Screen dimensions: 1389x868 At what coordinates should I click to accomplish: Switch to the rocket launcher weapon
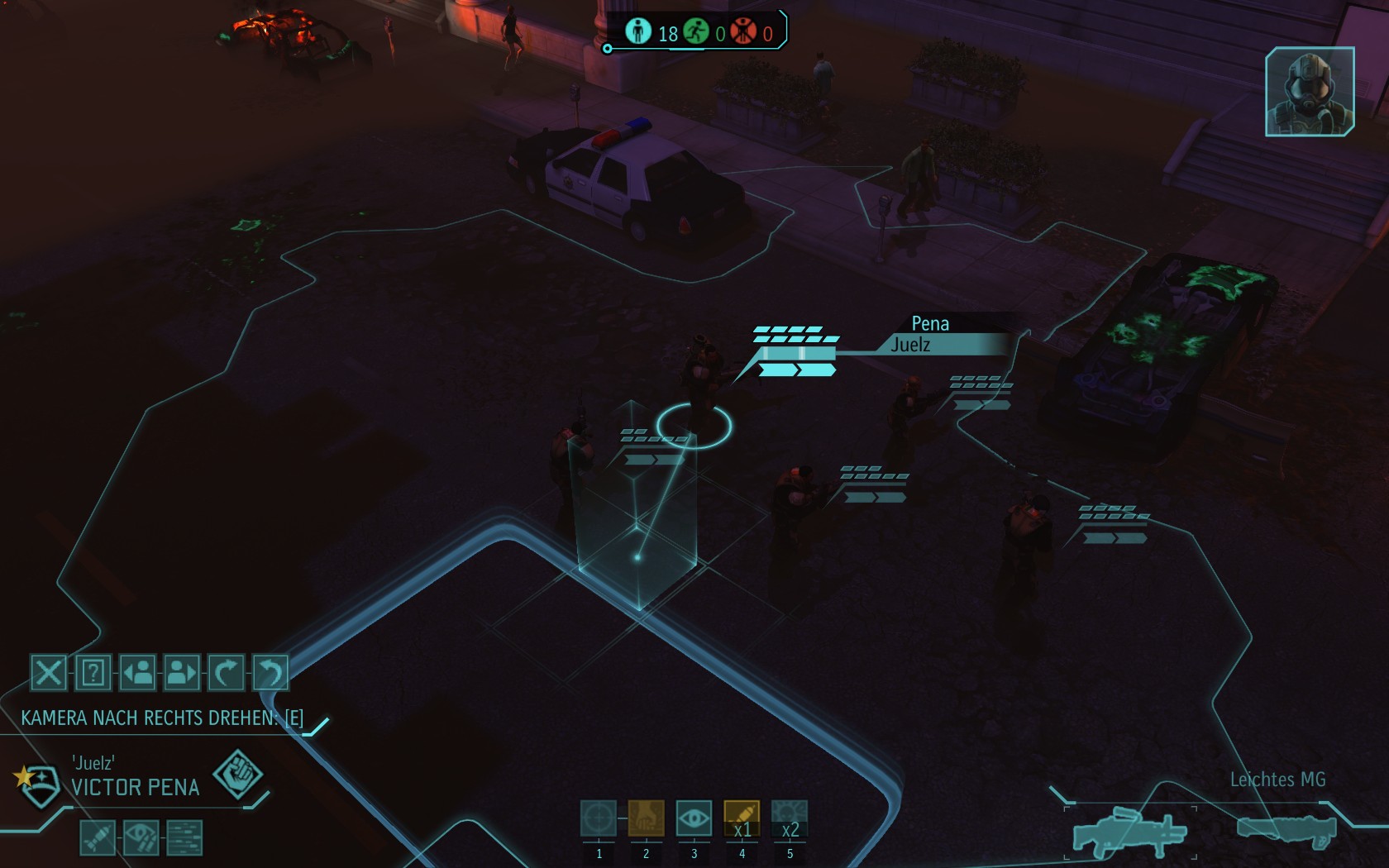point(1286,829)
